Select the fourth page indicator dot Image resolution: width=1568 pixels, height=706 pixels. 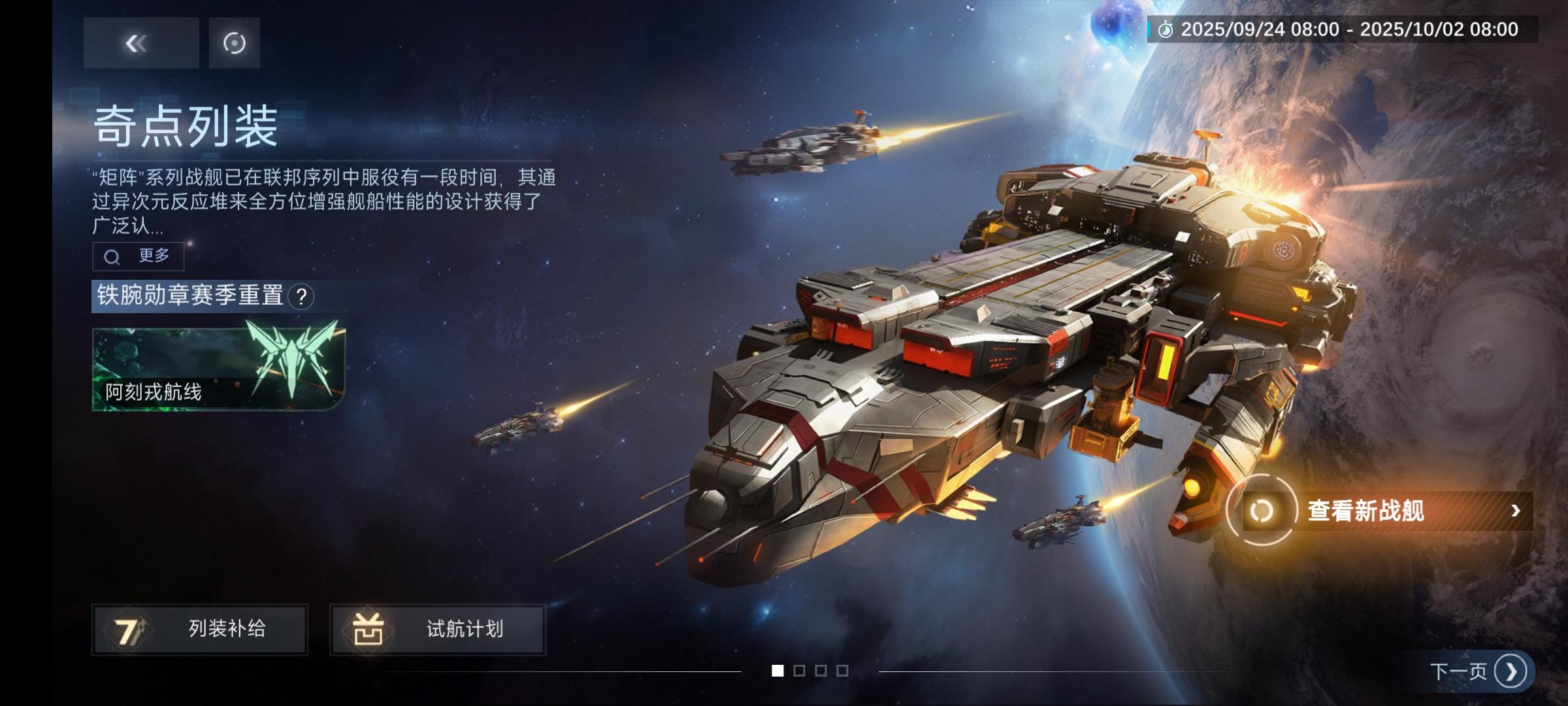[844, 671]
